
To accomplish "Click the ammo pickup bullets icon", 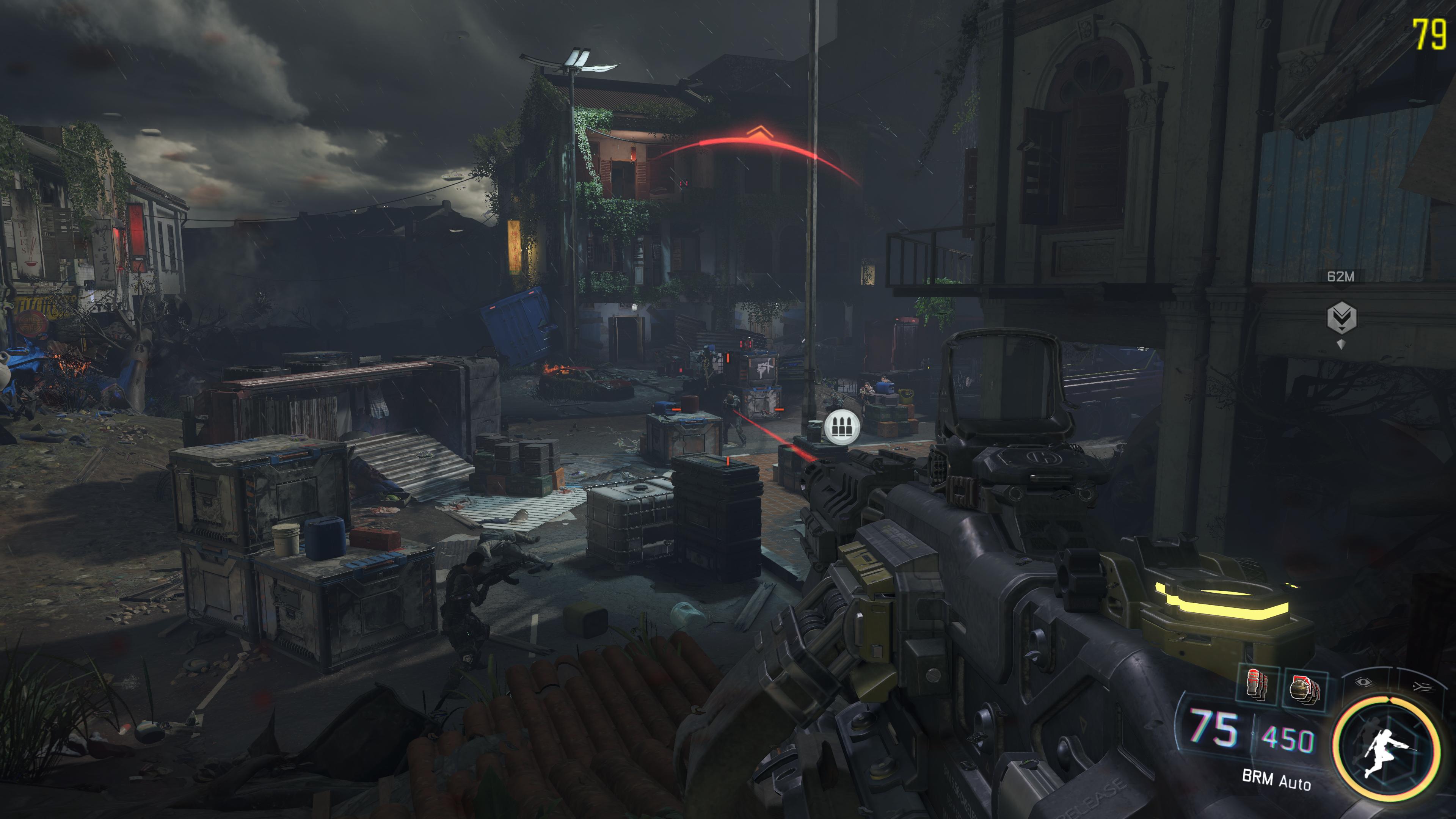I will tap(842, 427).
